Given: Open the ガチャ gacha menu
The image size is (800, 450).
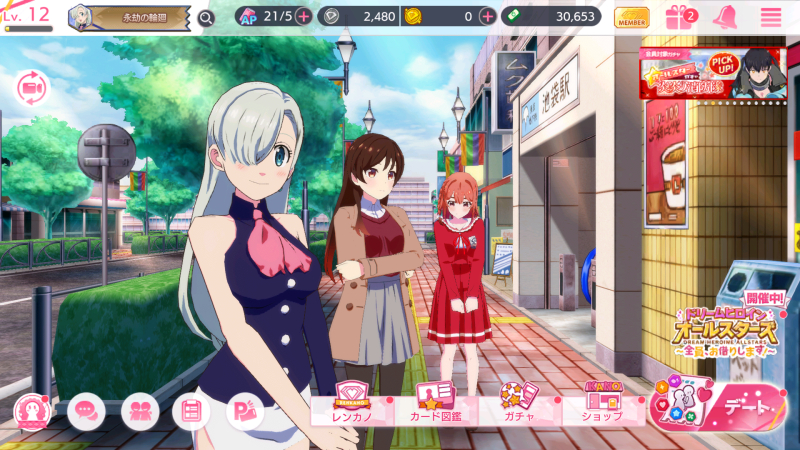Looking at the screenshot, I should [517, 404].
